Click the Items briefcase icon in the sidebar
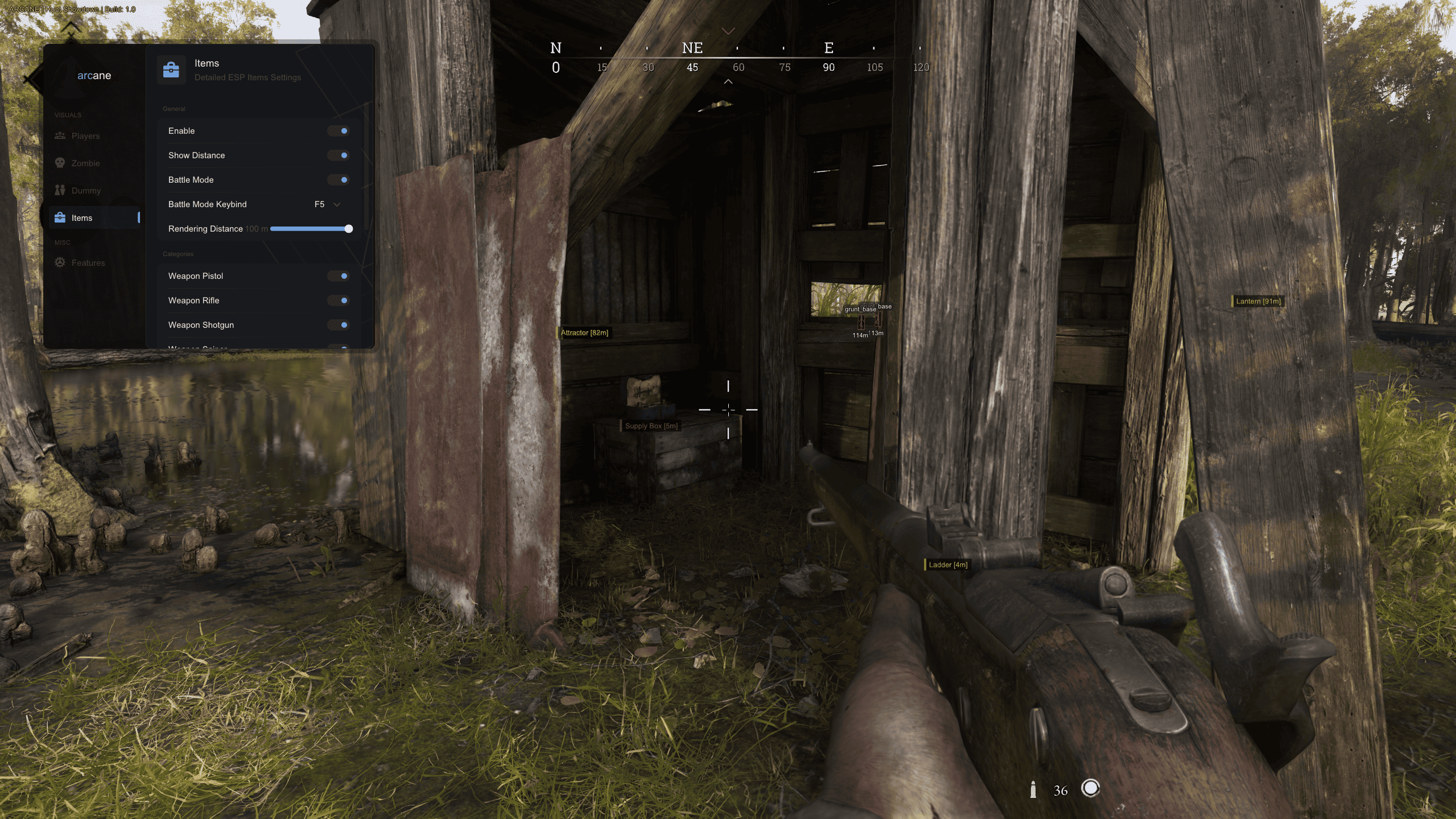This screenshot has width=1456, height=819. coord(60,217)
